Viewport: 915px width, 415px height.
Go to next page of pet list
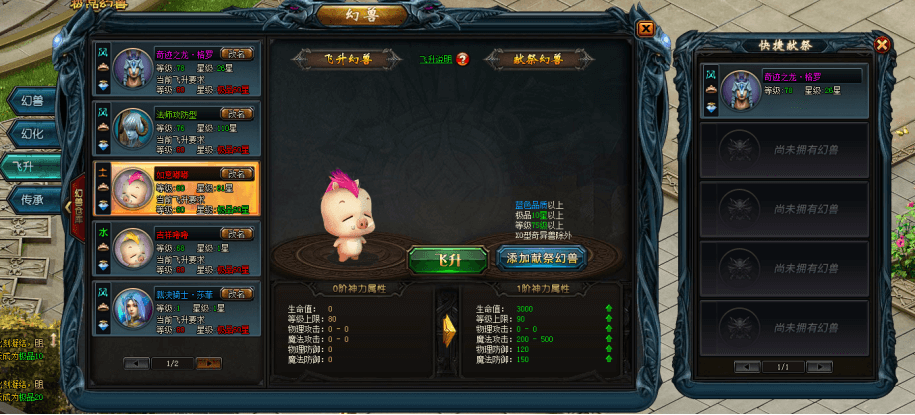209,363
